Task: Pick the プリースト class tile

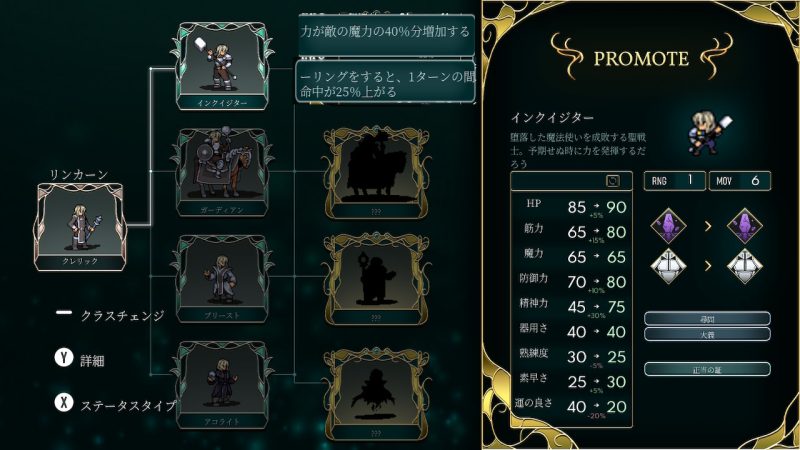Action: tap(224, 277)
